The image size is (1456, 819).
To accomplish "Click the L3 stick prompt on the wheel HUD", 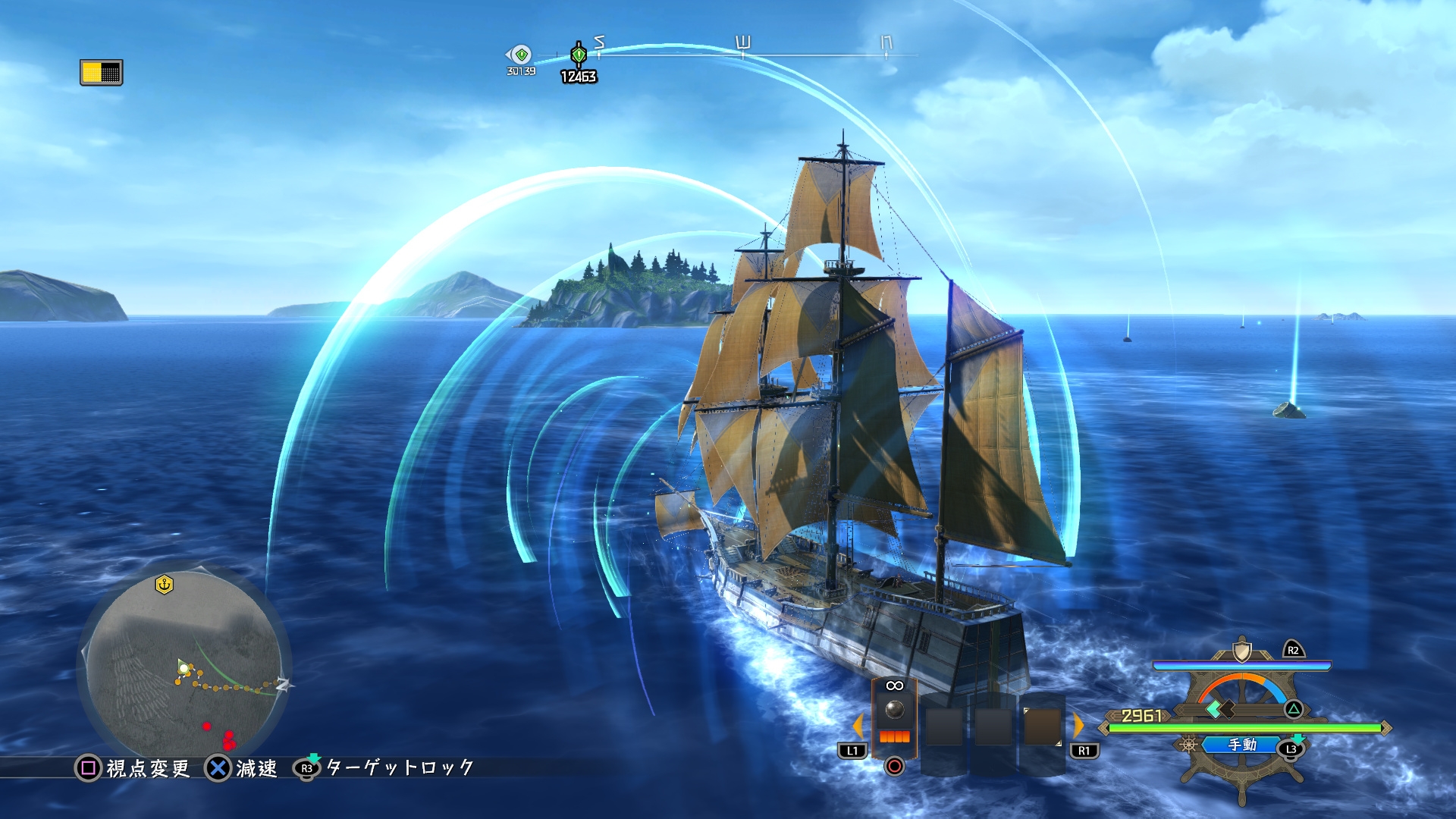I will click(x=1290, y=748).
